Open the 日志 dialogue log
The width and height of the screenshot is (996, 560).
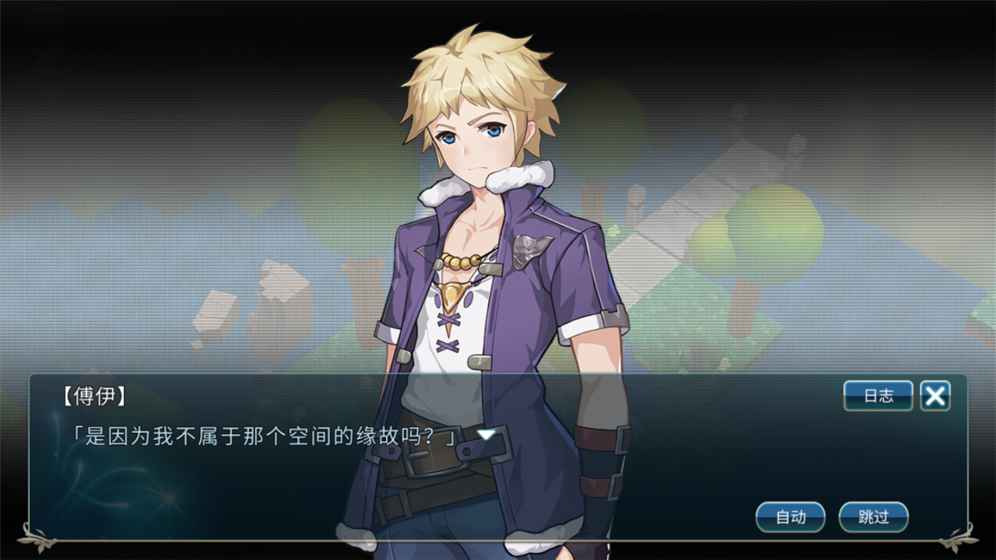click(x=878, y=396)
